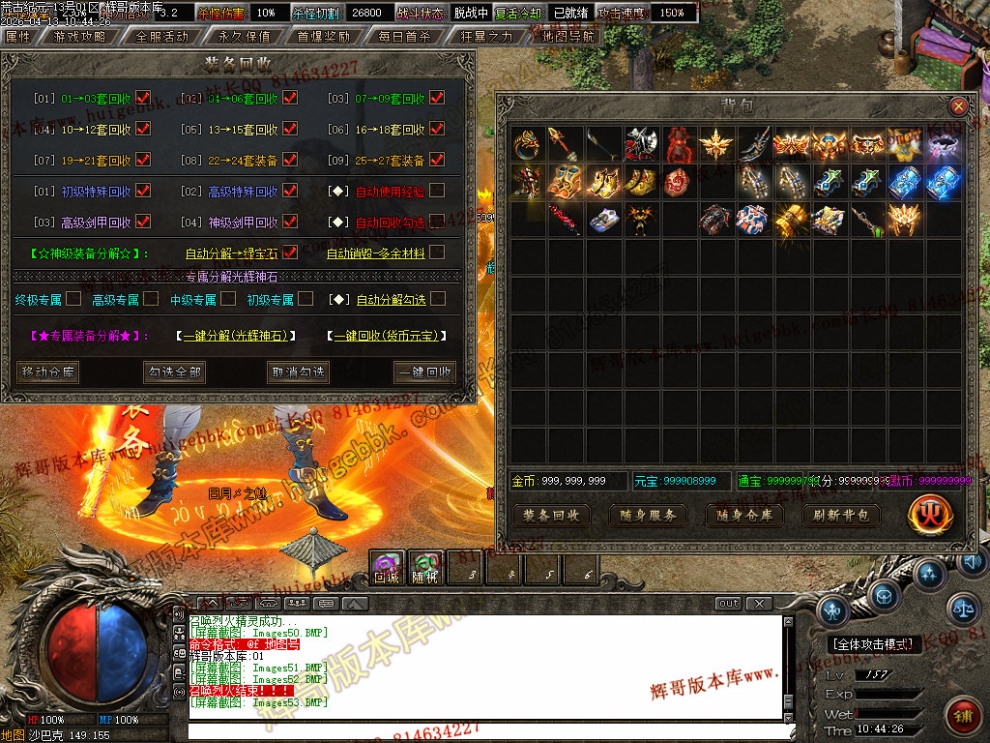Image resolution: width=990 pixels, height=743 pixels.
Task: Click the 一键回收 one-click recycle button
Action: [424, 372]
